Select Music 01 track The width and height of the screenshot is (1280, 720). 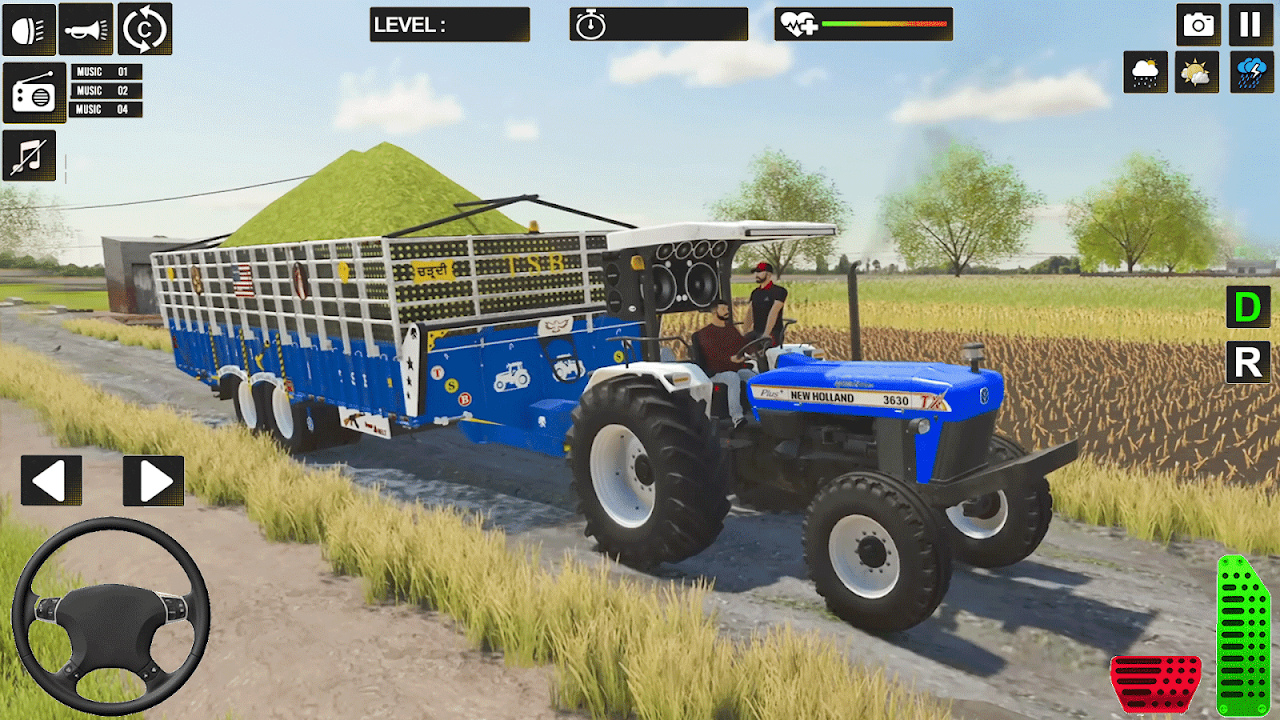click(x=106, y=72)
